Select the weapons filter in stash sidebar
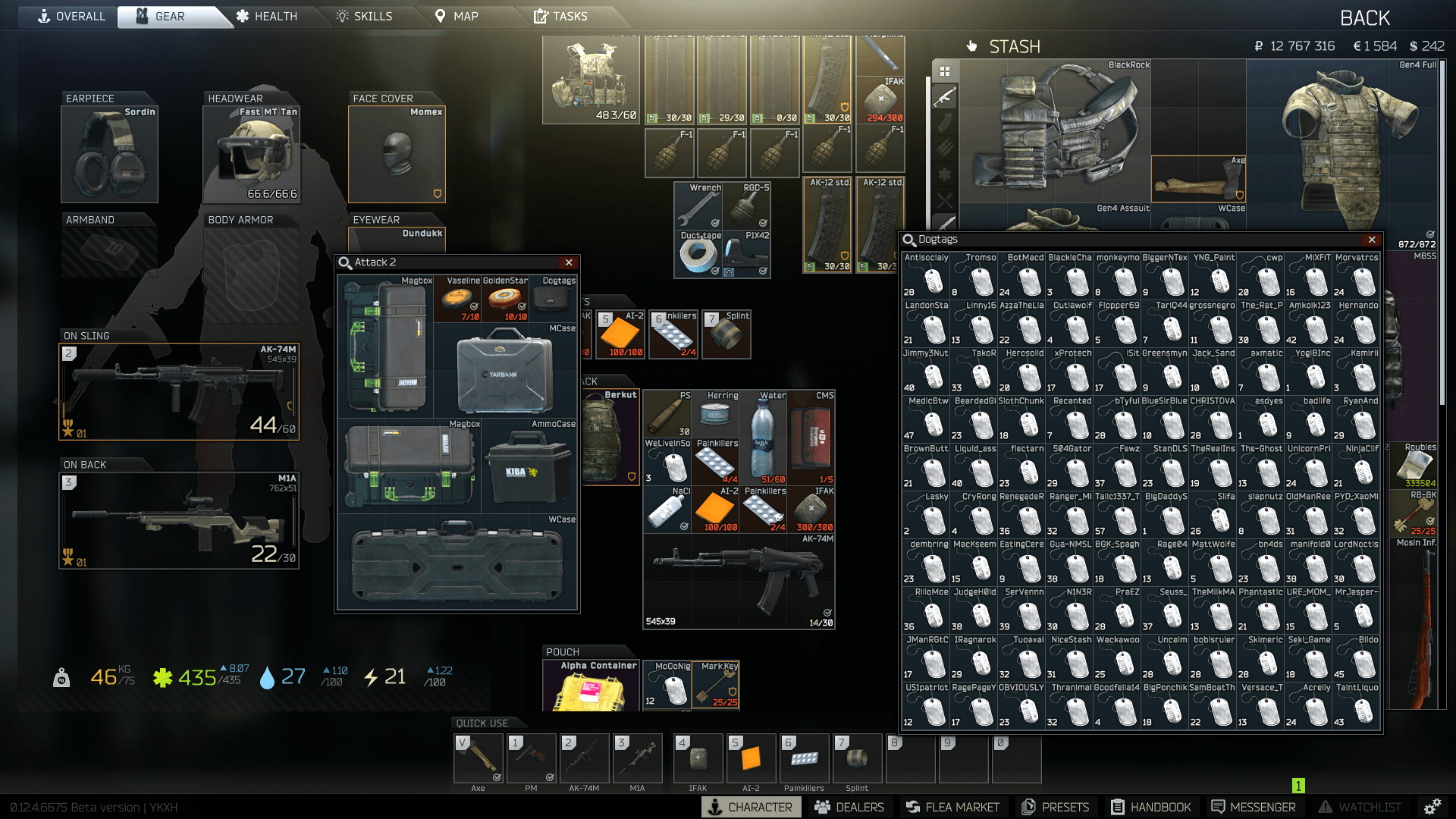 click(x=946, y=96)
